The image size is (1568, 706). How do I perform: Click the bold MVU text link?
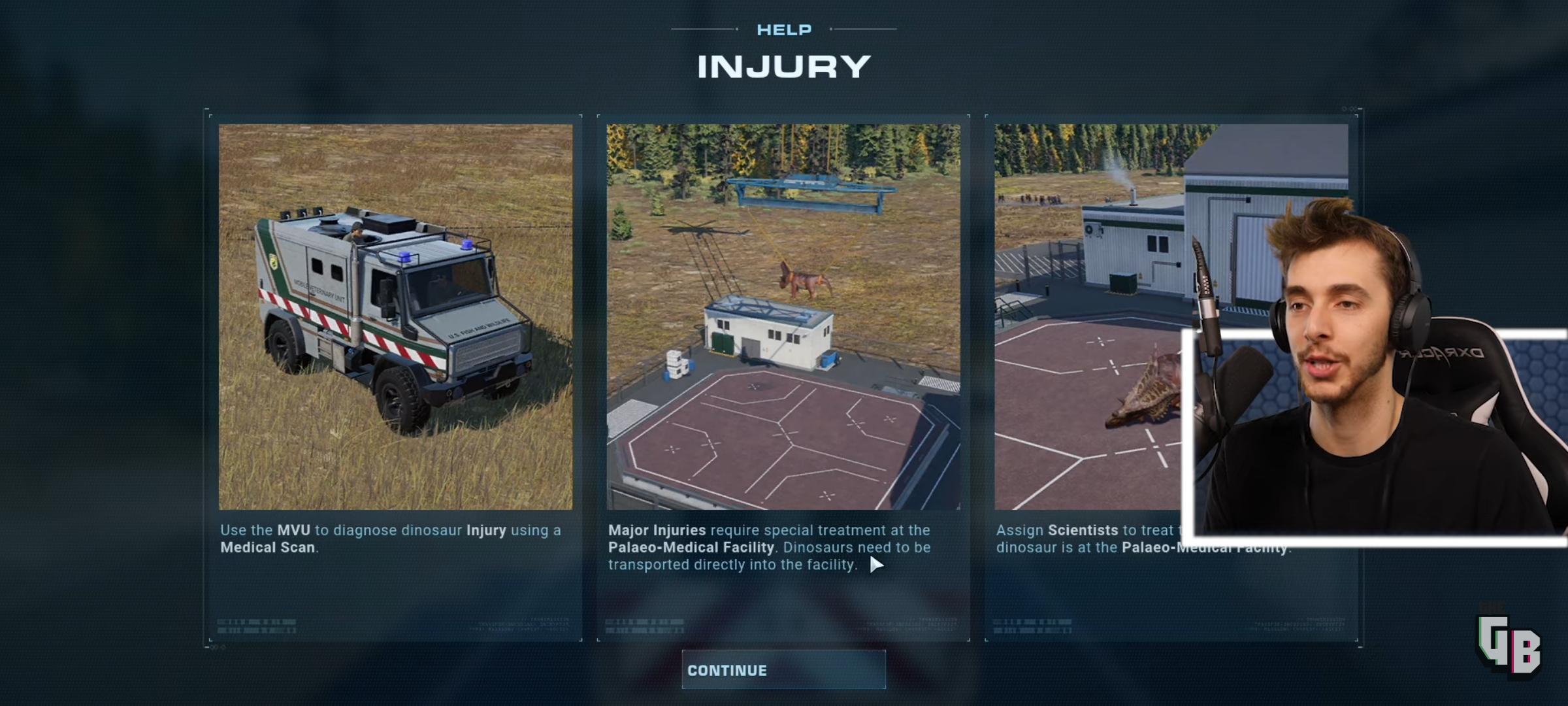pyautogui.click(x=295, y=531)
